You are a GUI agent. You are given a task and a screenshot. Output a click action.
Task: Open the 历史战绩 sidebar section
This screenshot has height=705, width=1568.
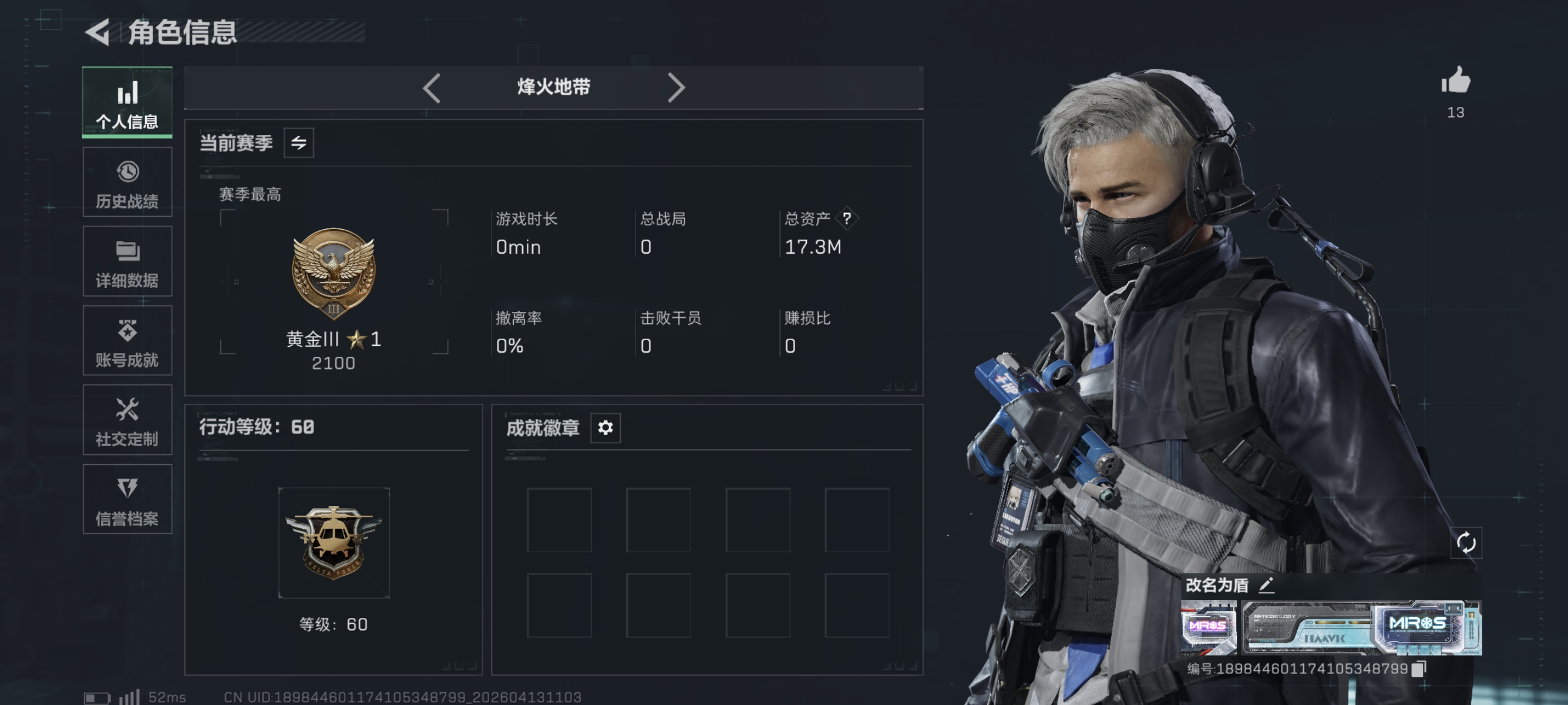point(127,182)
